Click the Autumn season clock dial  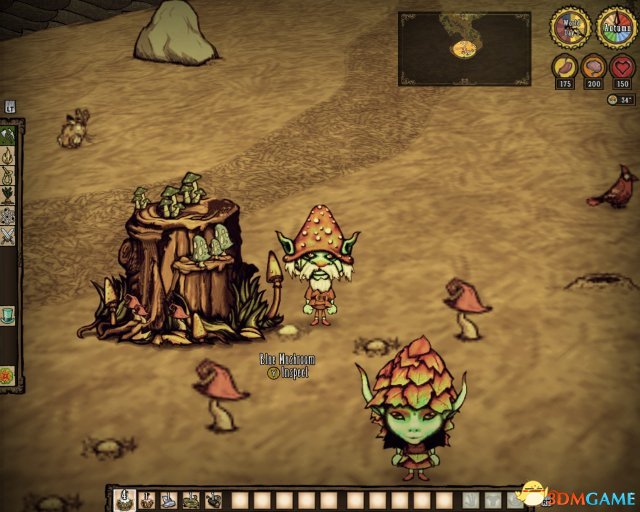click(616, 27)
